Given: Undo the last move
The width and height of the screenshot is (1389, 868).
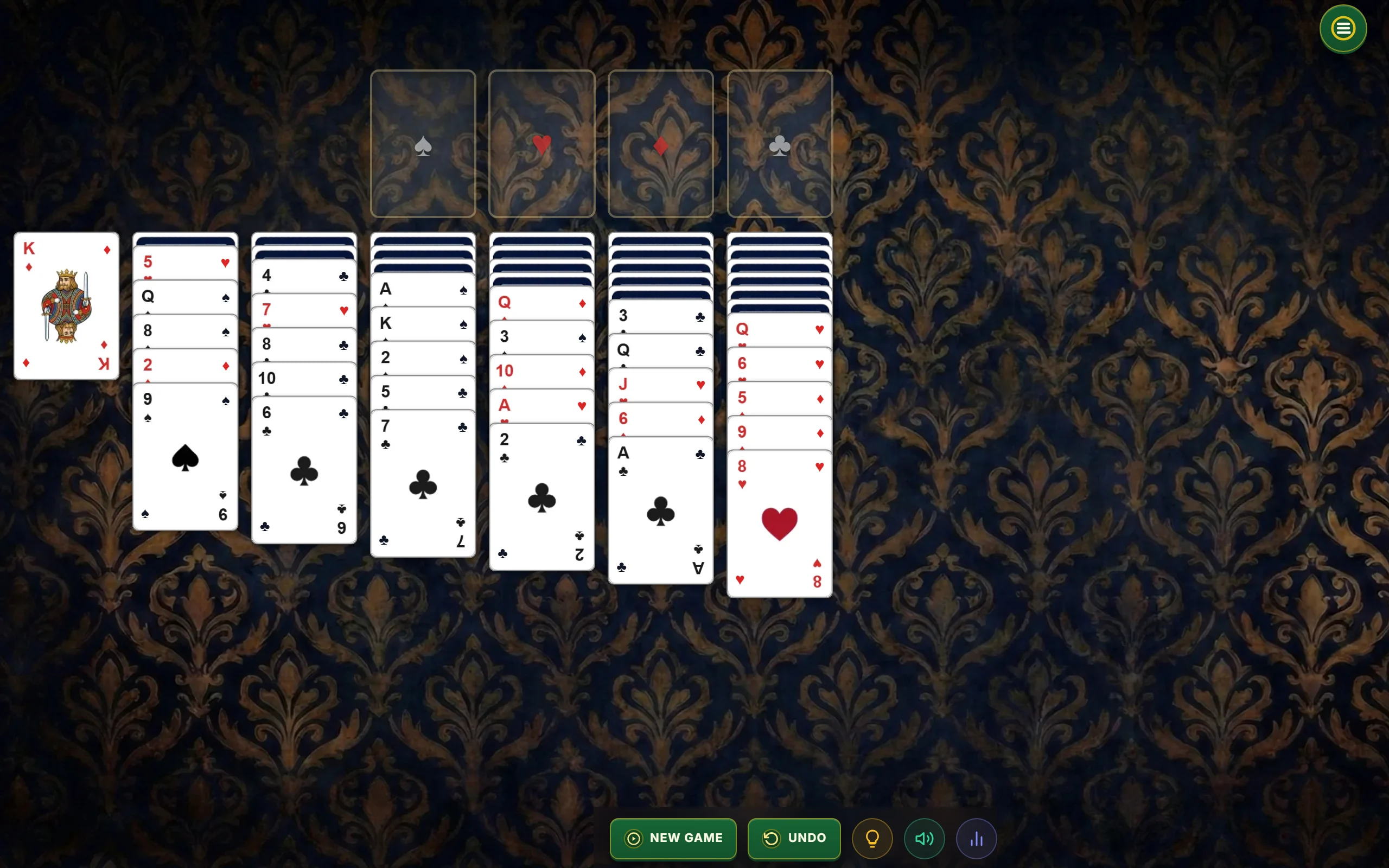Looking at the screenshot, I should click(x=794, y=838).
